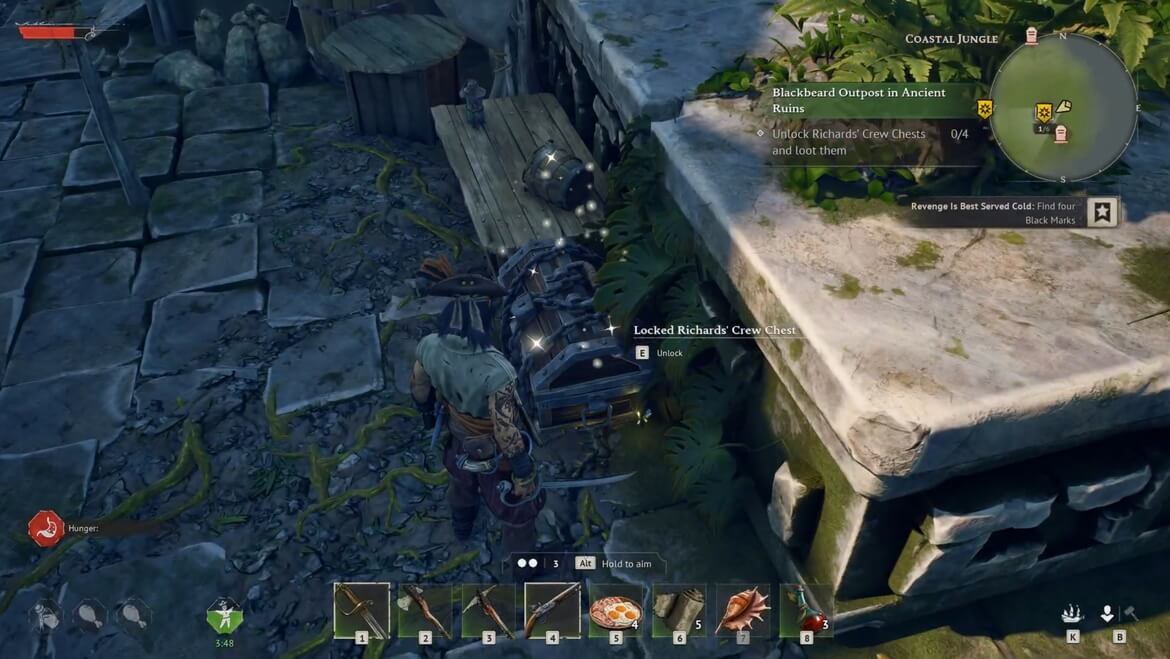This screenshot has height=659, width=1170.
Task: Click the hammer build mode icon
Action: click(1131, 614)
